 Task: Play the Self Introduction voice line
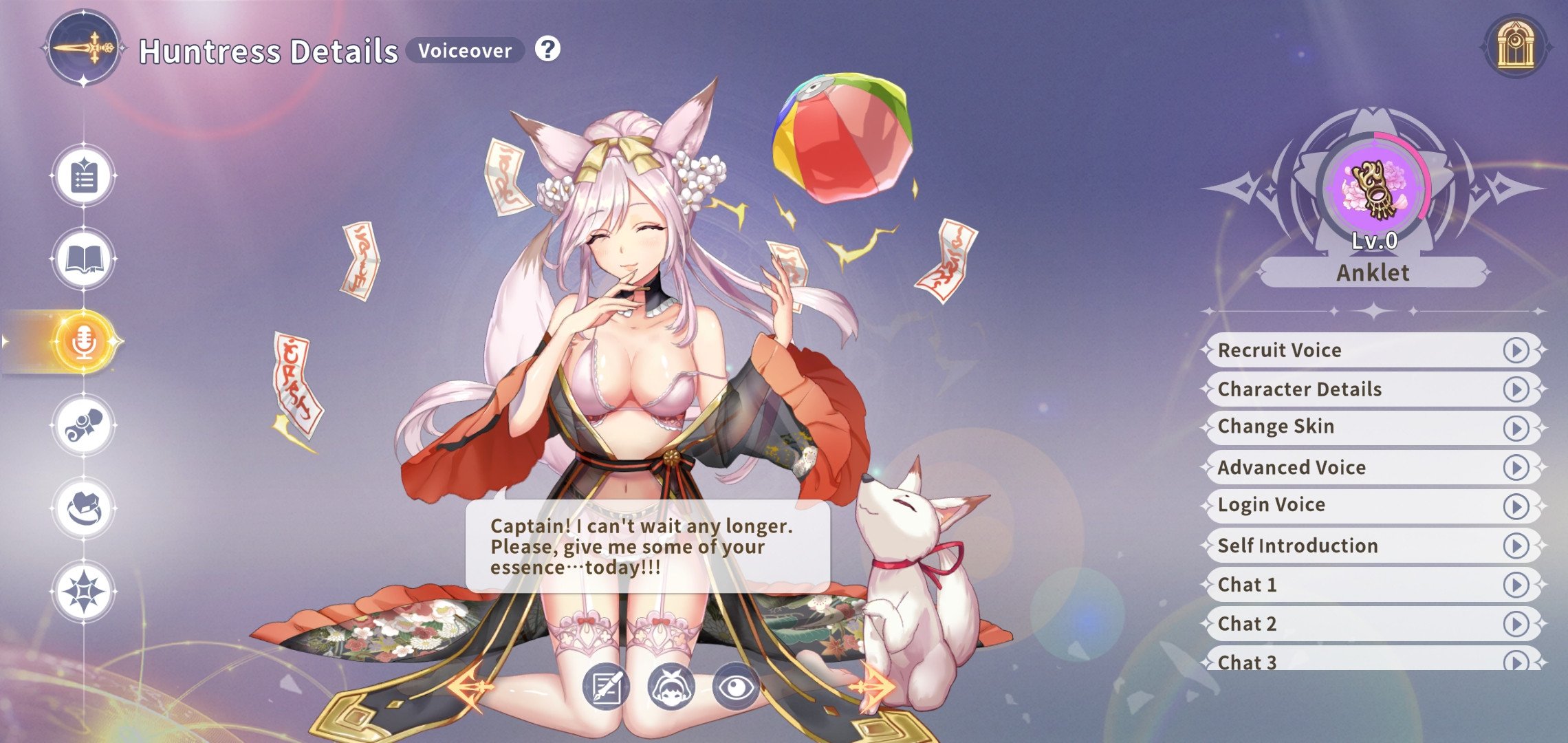click(x=1515, y=546)
